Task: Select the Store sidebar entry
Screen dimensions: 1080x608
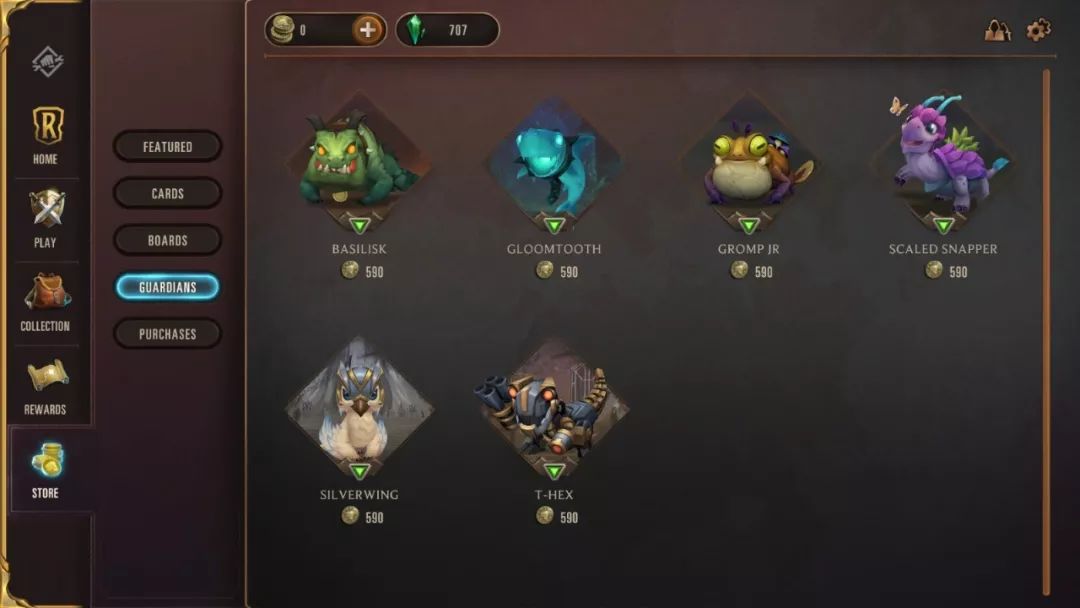Action: (x=46, y=469)
